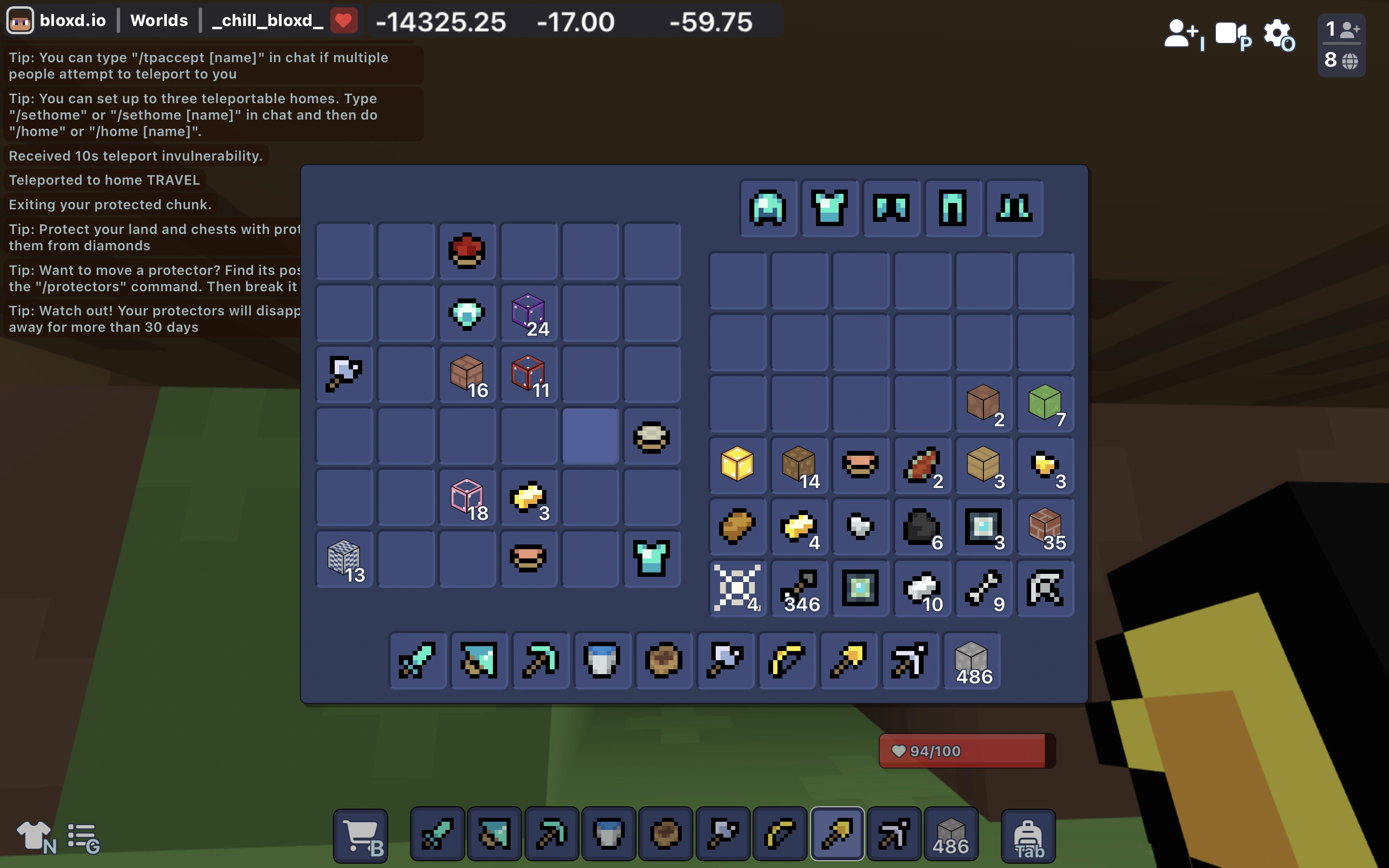The image size is (1389, 868).
Task: Click the Worlds menu entry
Action: tap(158, 20)
